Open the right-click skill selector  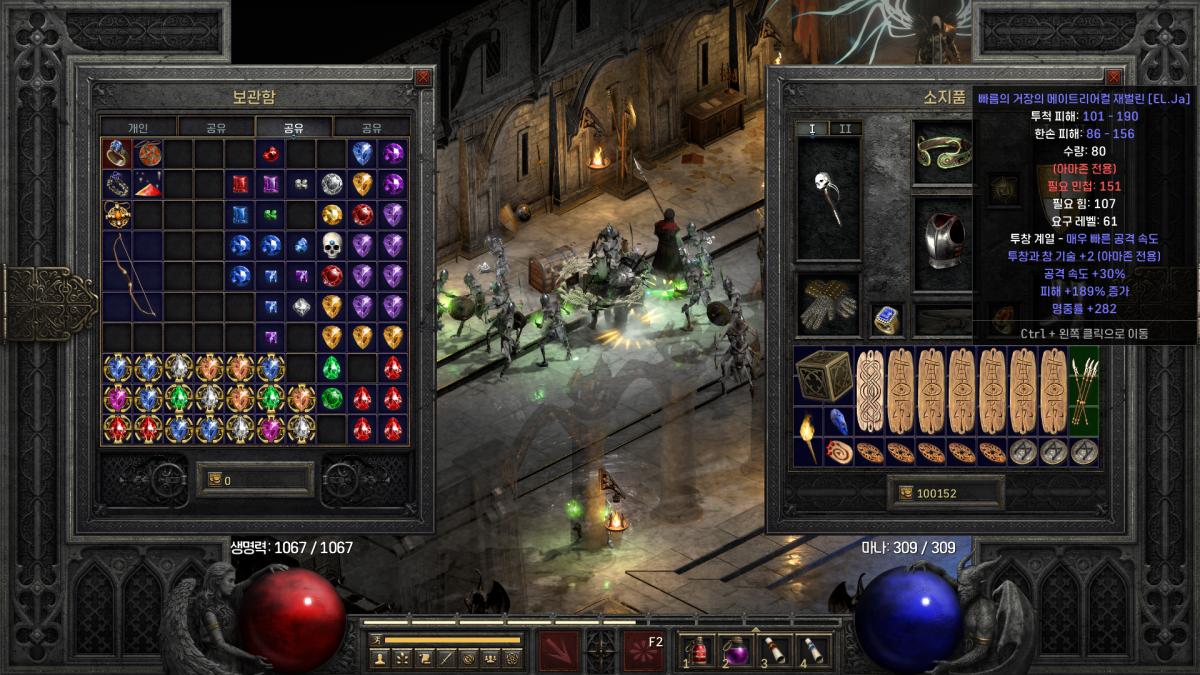click(x=643, y=650)
